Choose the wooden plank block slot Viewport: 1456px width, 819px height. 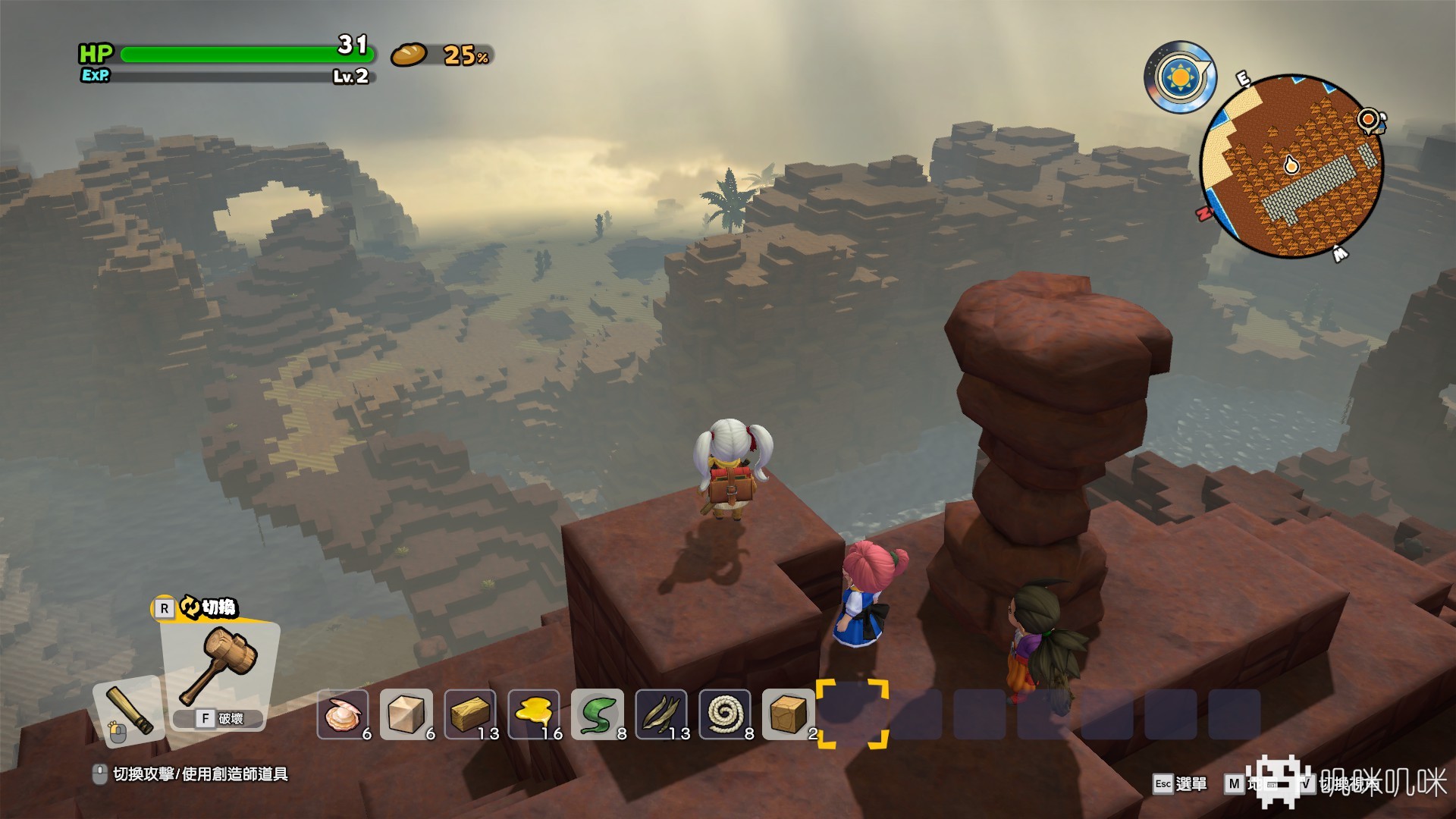tap(470, 714)
